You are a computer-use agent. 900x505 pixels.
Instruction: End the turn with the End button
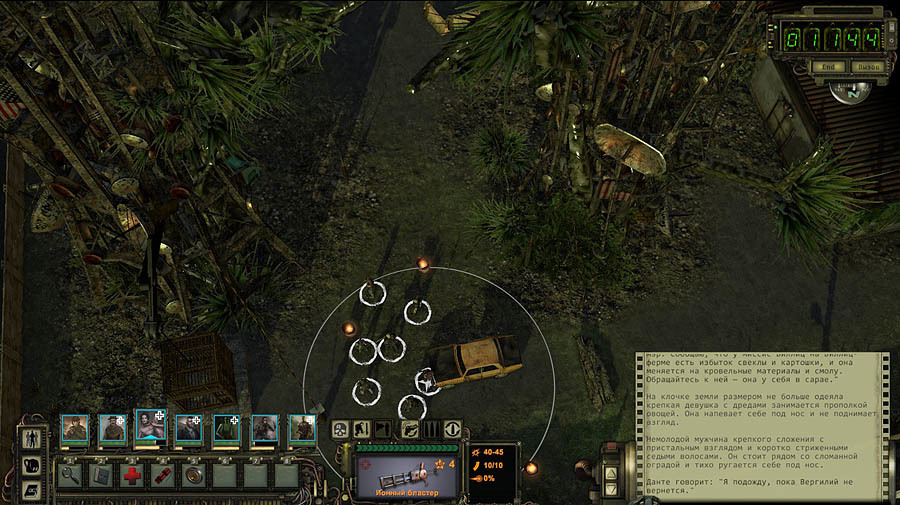pos(827,67)
